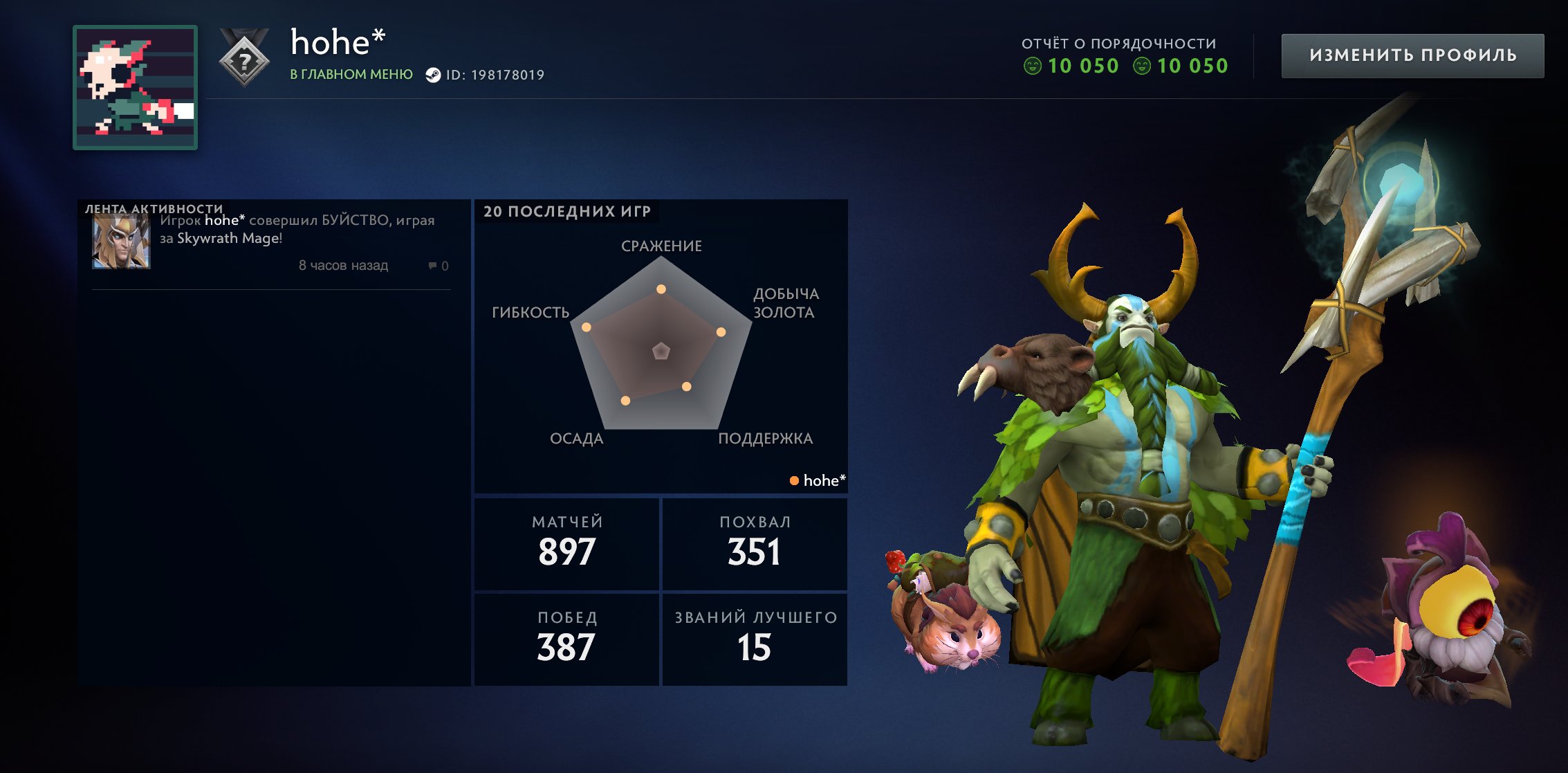
Task: Click the comment bubble icon on the activity post
Action: click(432, 266)
